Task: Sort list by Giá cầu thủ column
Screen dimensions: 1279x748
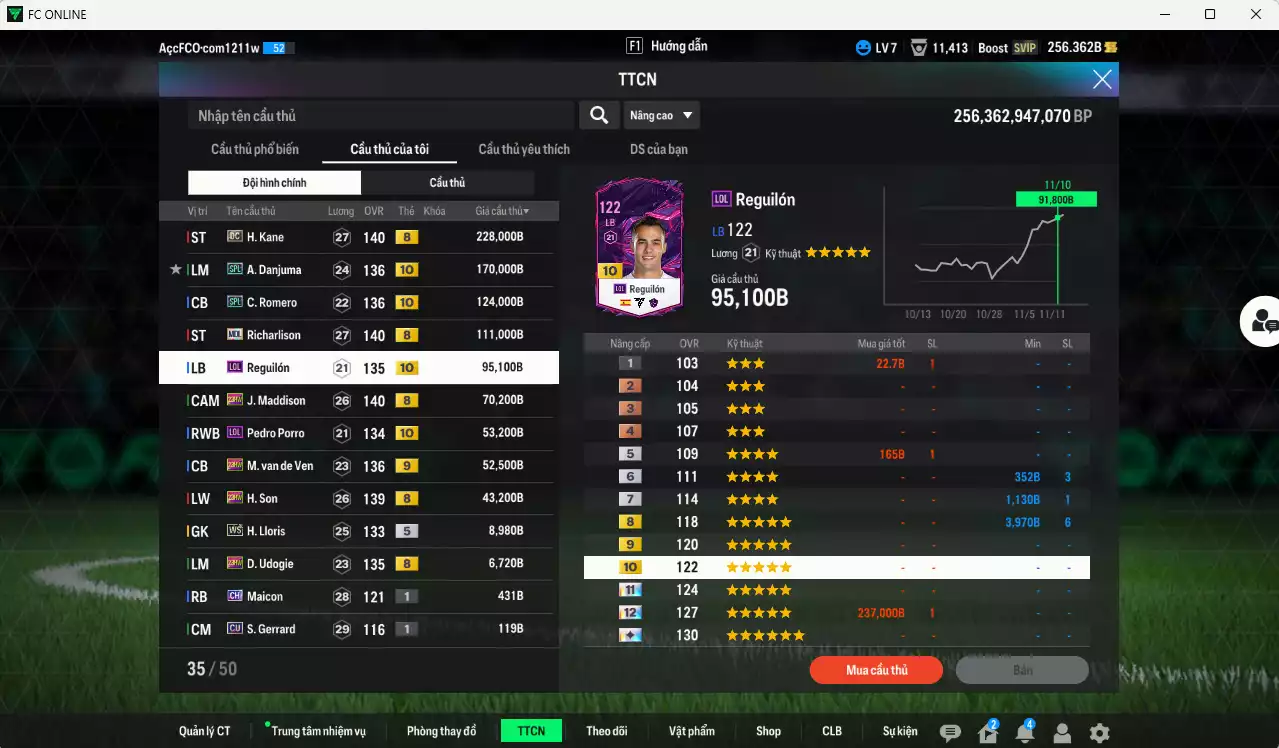Action: coord(502,211)
